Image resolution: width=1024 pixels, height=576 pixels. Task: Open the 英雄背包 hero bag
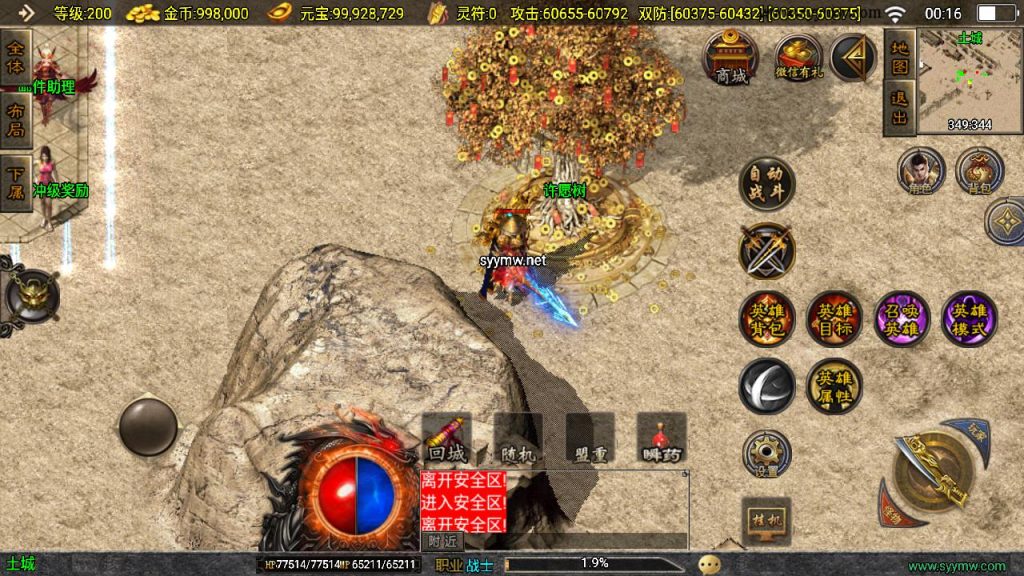(x=767, y=319)
